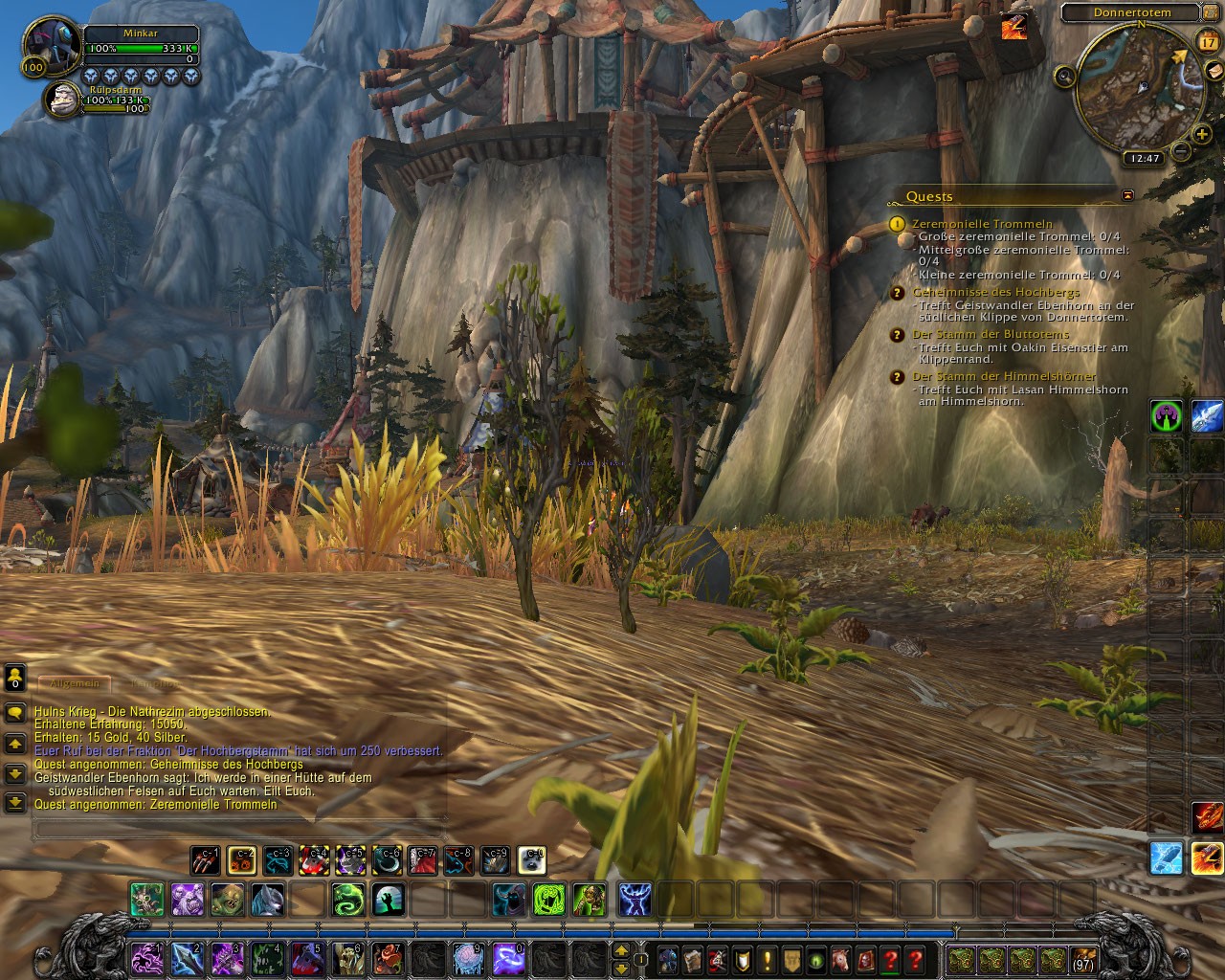The width and height of the screenshot is (1225, 980).
Task: Open the minimap tracking magnifier button
Action: 1064,76
